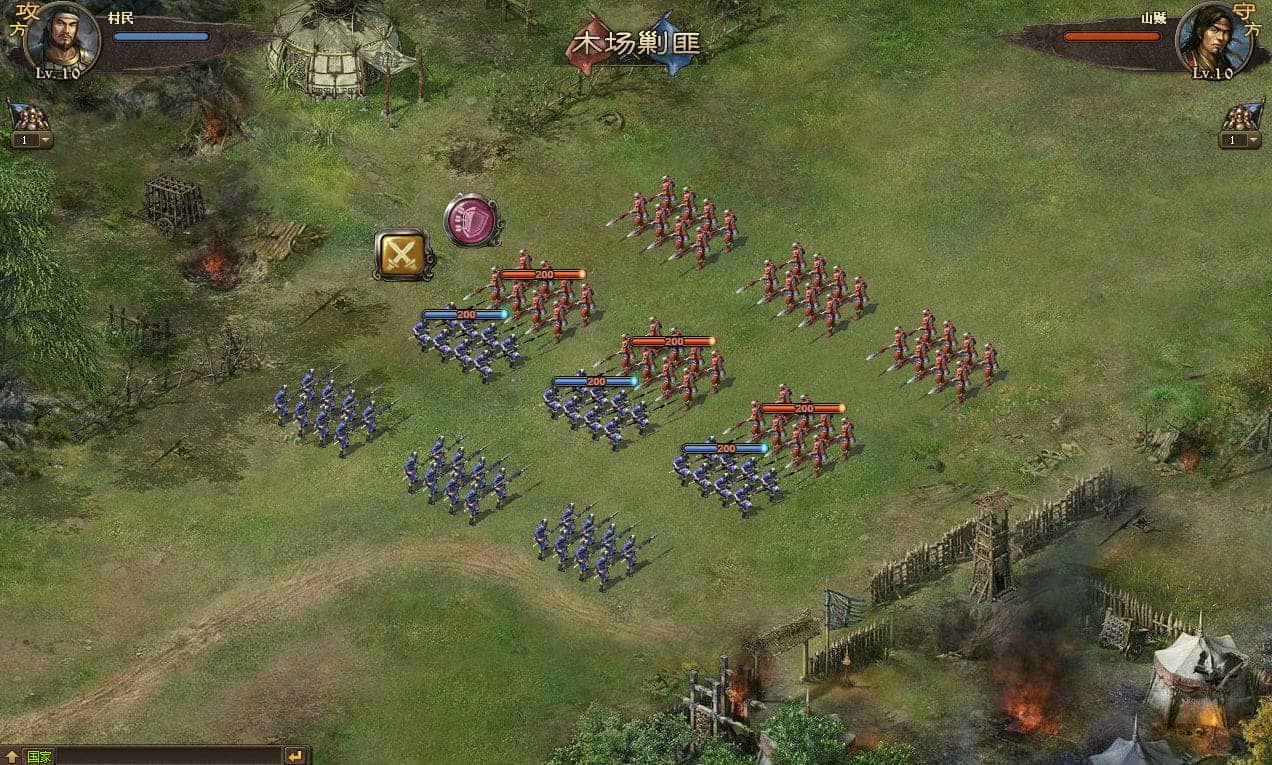This screenshot has width=1272, height=765.
Task: Focus the chat message input box
Action: pyautogui.click(x=168, y=756)
